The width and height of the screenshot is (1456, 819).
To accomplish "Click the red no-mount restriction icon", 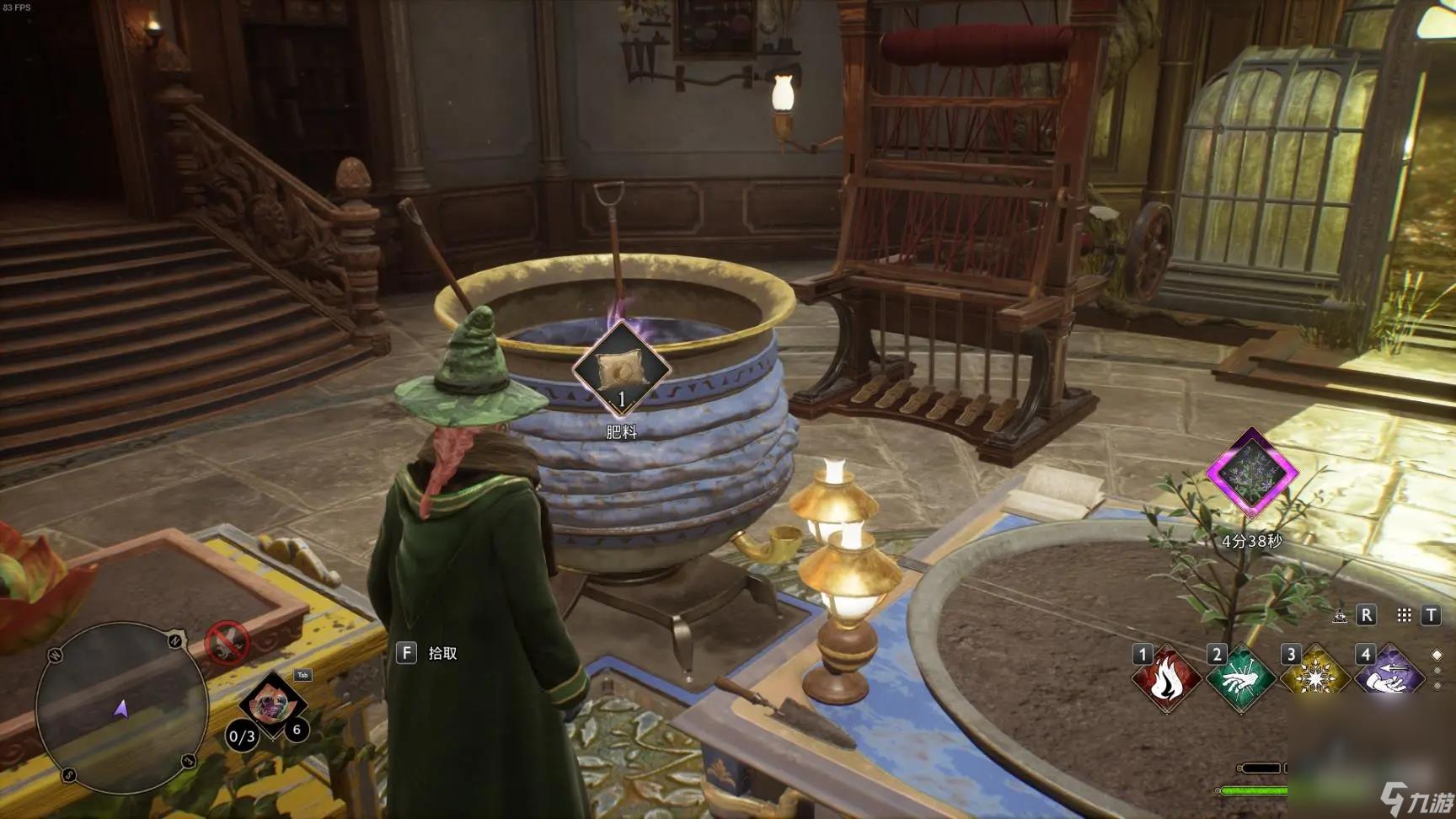I will pyautogui.click(x=227, y=645).
